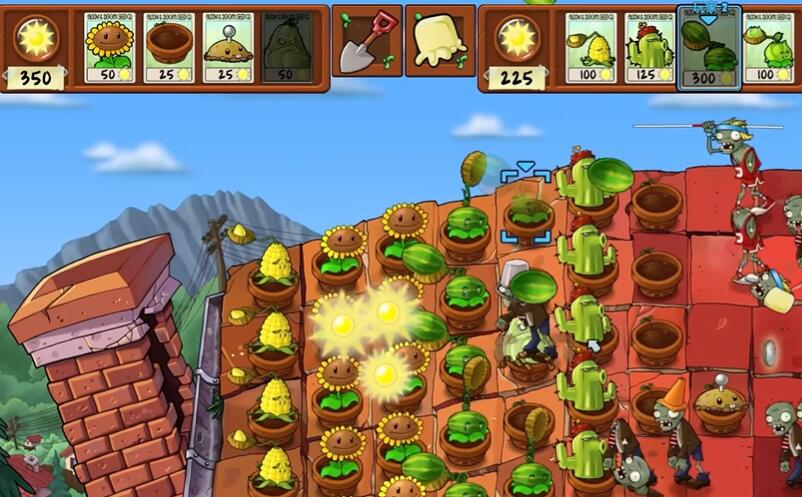This screenshot has height=497, width=802.
Task: Choose the Potato Mine seed packet
Action: (228, 47)
